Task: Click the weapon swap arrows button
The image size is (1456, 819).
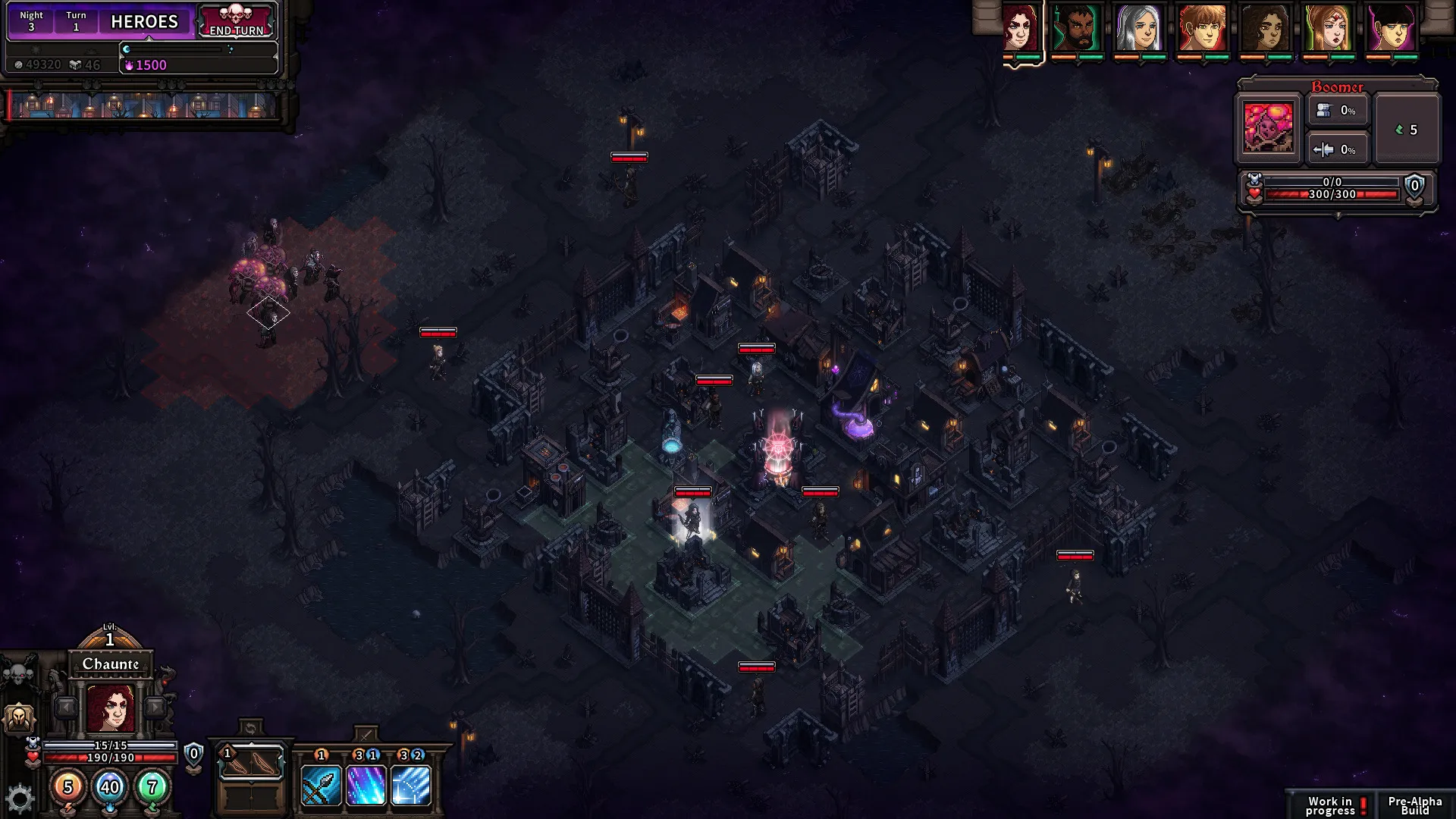Action: click(x=251, y=729)
